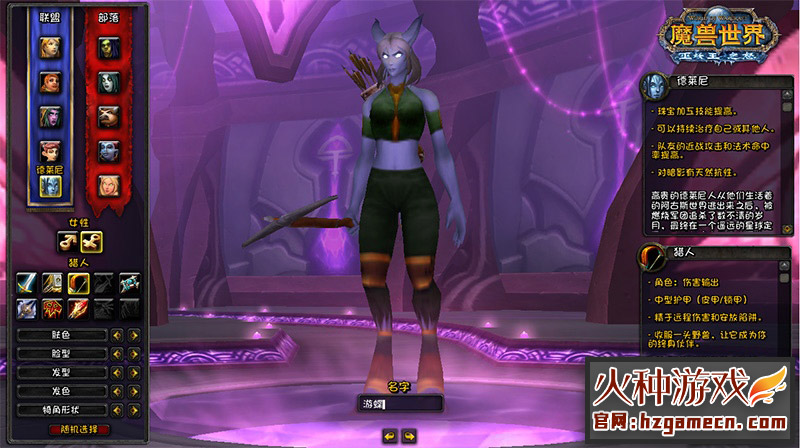Click the left arrow for 发色
The height and width of the screenshot is (448, 800).
pos(117,389)
